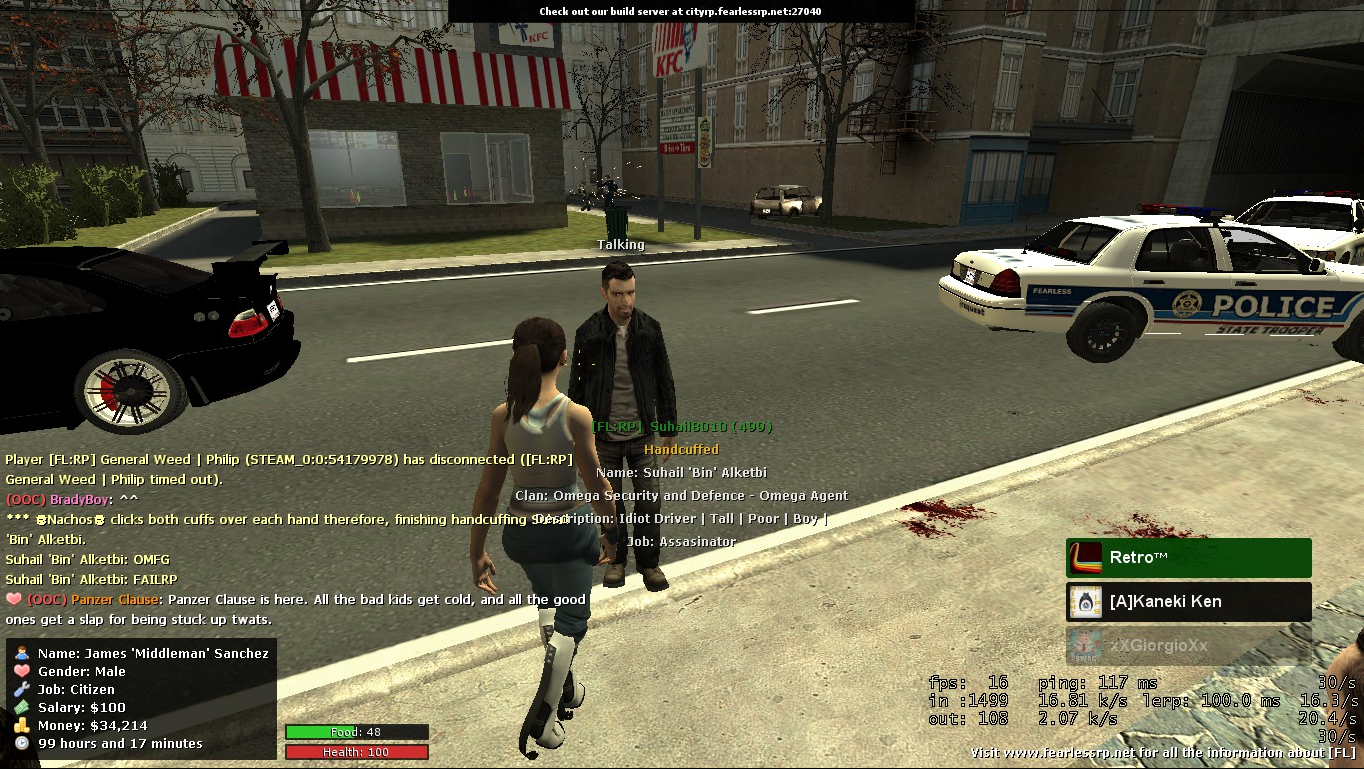Select the Retro™ voice chat panel
The width and height of the screenshot is (1364, 769).
click(1188, 558)
